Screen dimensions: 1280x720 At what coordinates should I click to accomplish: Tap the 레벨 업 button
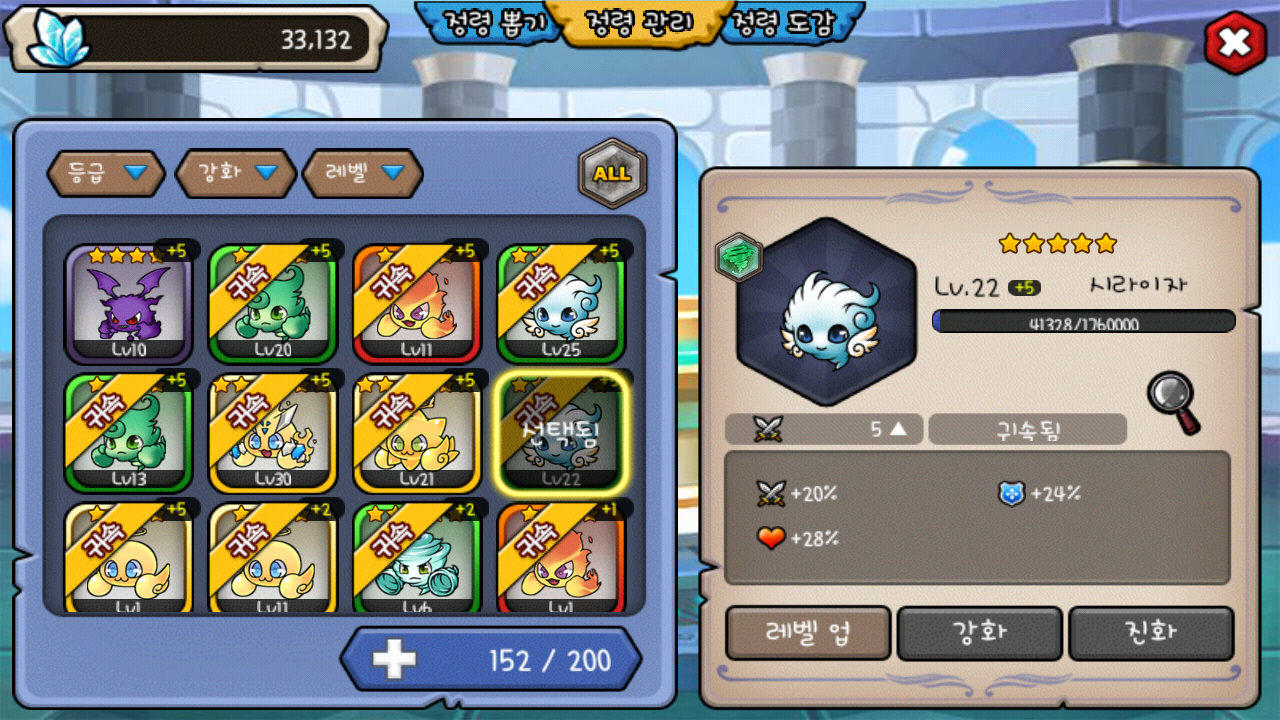pos(808,632)
